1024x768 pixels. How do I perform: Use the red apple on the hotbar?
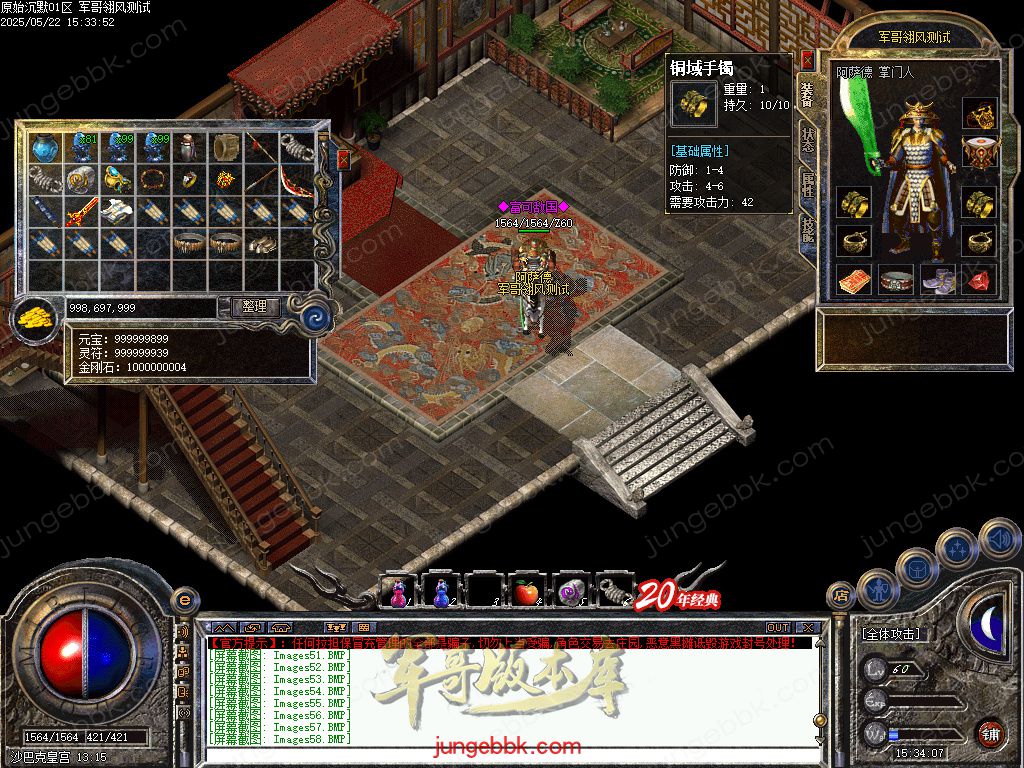pyautogui.click(x=527, y=592)
